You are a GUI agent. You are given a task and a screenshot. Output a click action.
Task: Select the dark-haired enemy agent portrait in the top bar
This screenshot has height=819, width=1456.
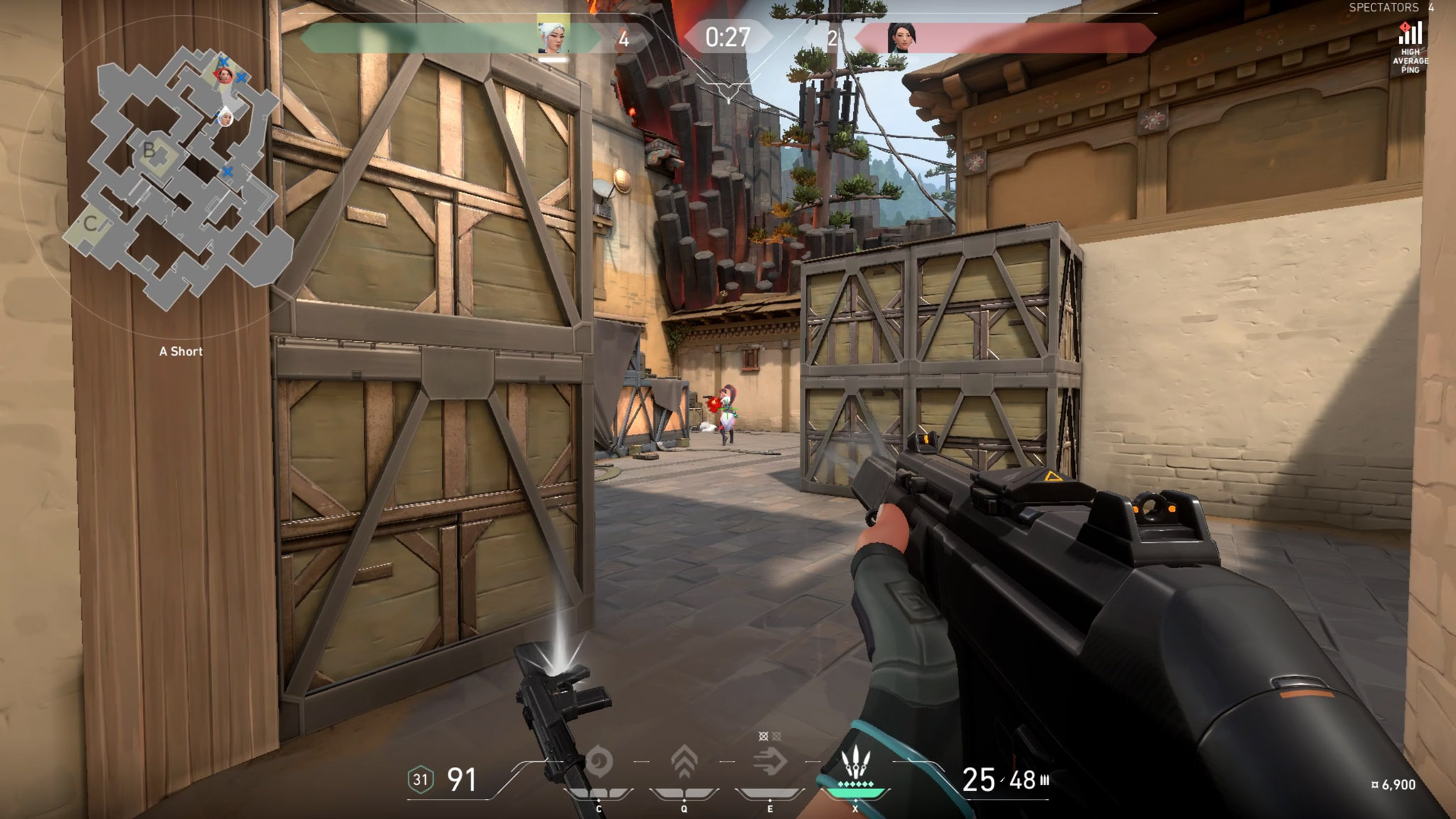[901, 38]
